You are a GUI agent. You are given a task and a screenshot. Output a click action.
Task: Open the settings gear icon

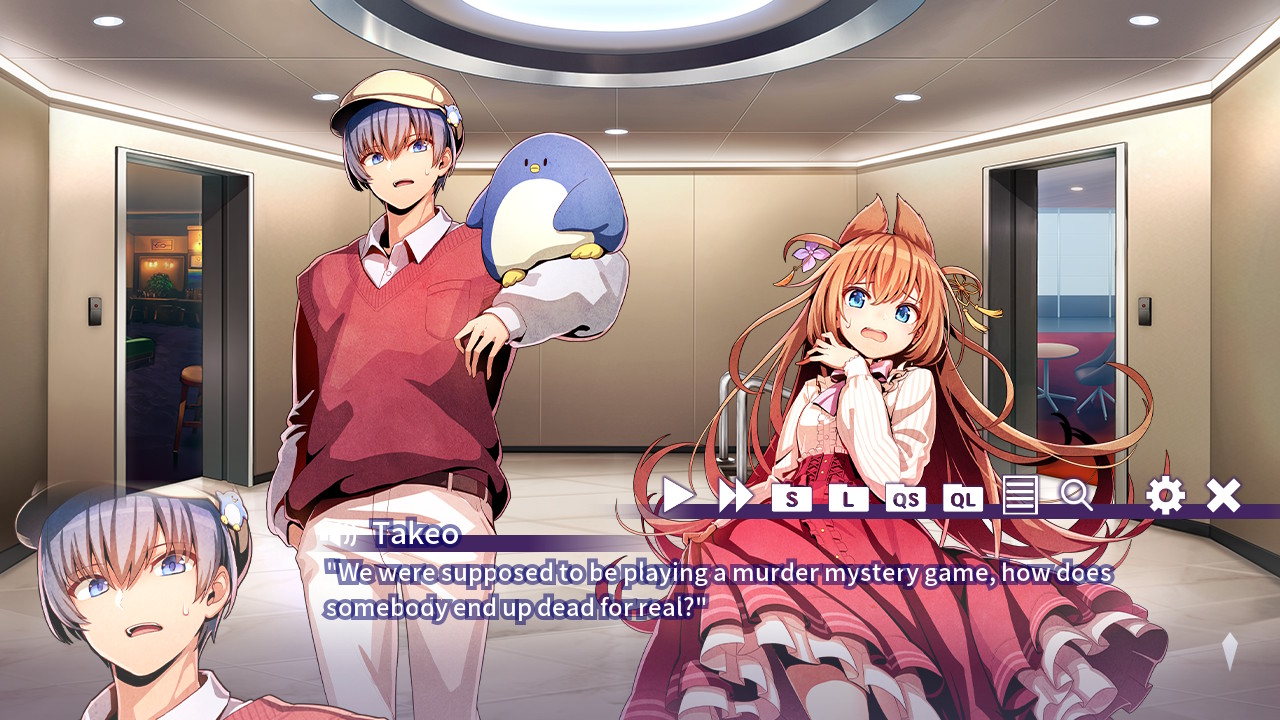pos(1166,495)
